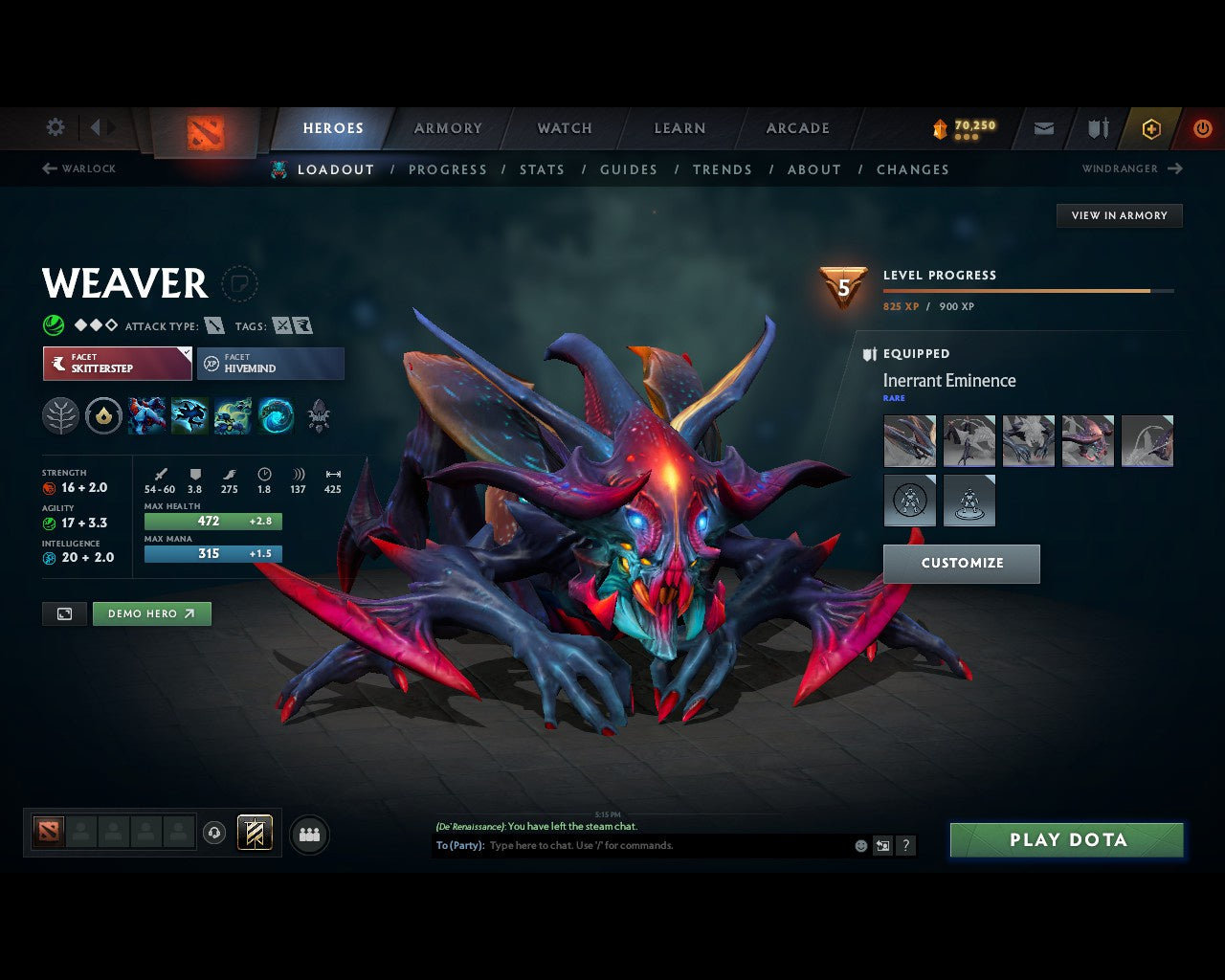Switch to the Hivemind facet
Image resolution: width=1225 pixels, height=980 pixels.
click(x=271, y=364)
